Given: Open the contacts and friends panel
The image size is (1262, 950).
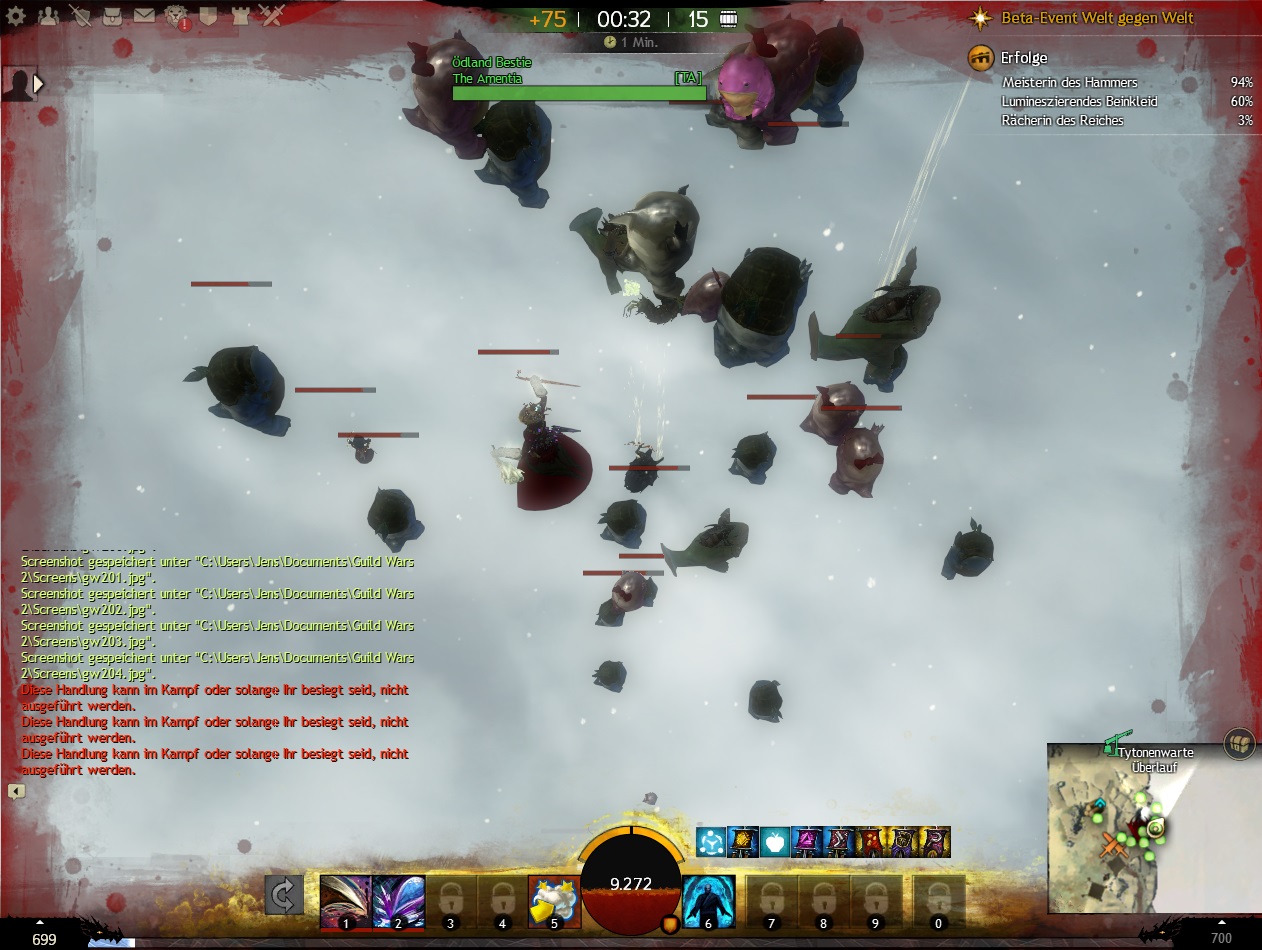Looking at the screenshot, I should pos(49,16).
